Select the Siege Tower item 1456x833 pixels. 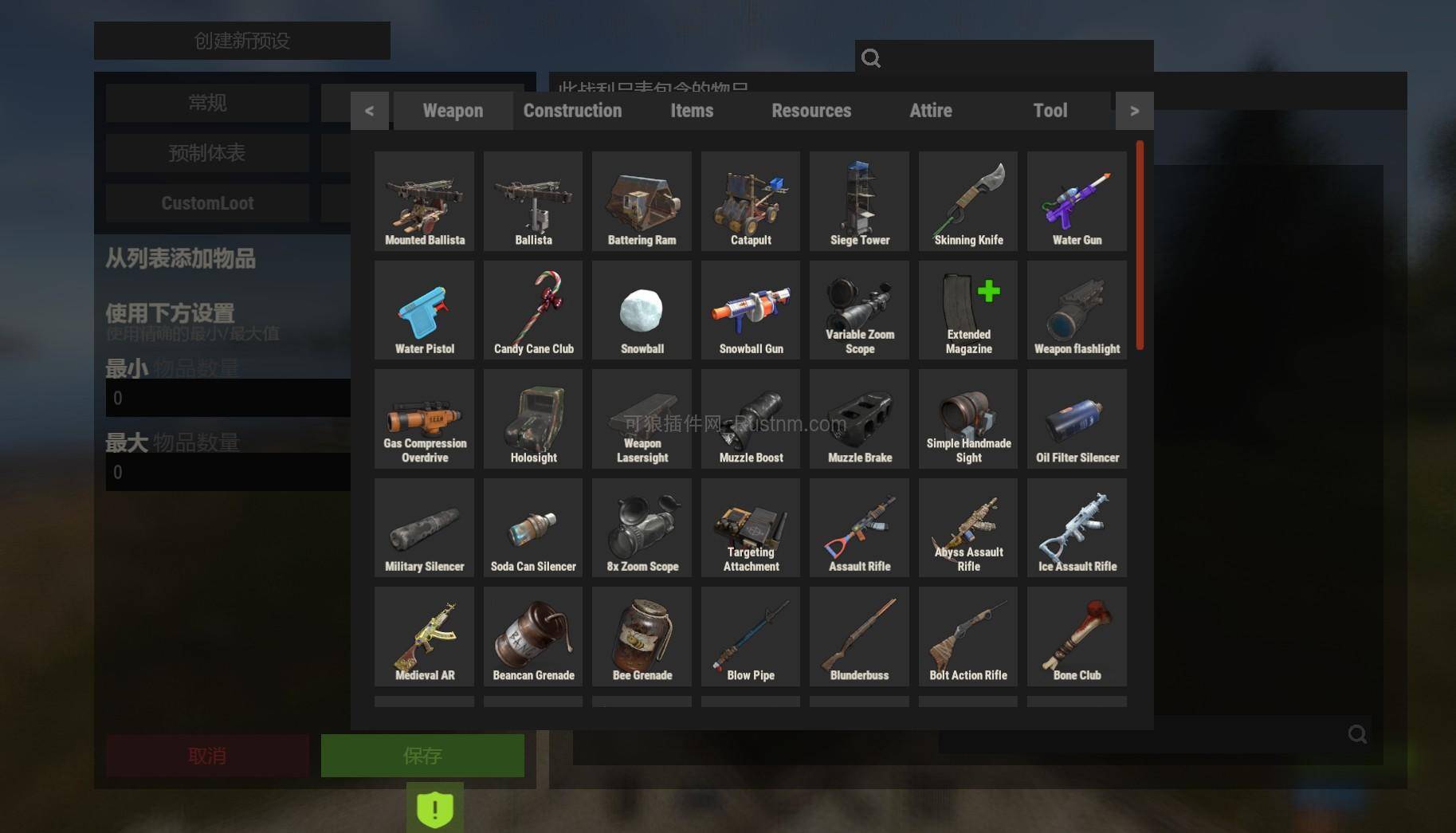coord(858,199)
